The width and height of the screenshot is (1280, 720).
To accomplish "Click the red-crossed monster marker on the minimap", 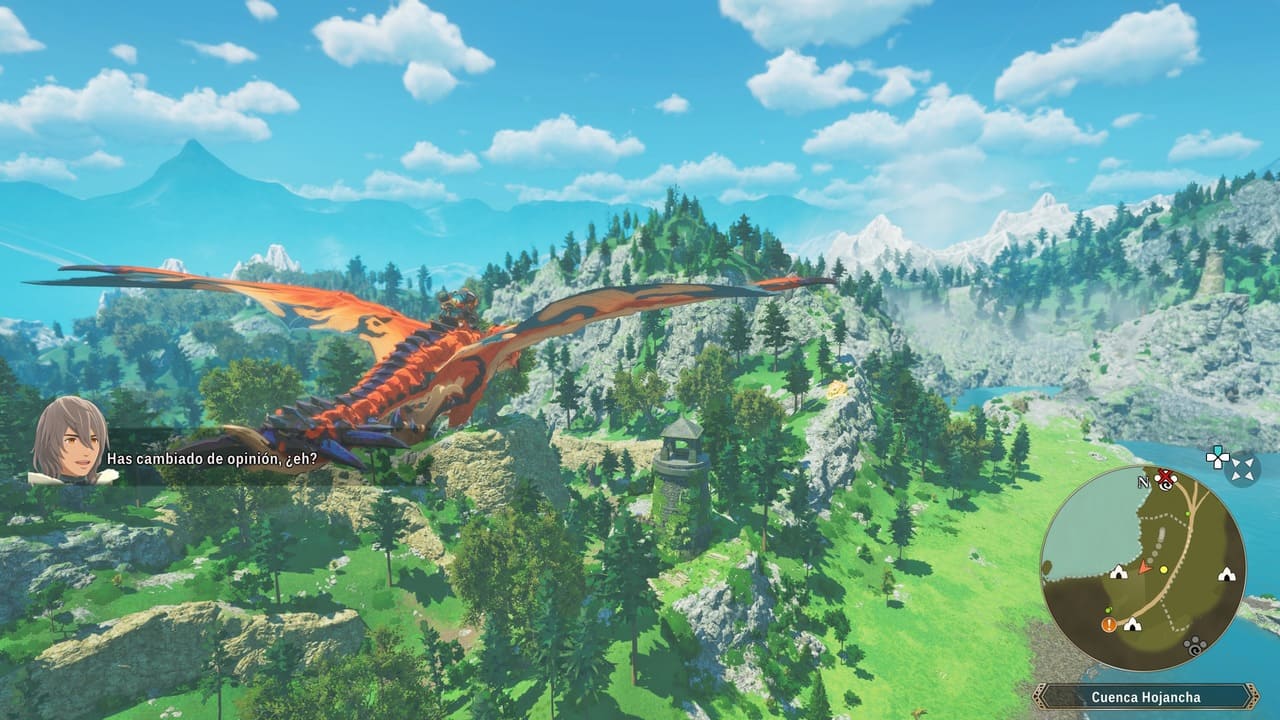I will tap(1164, 477).
